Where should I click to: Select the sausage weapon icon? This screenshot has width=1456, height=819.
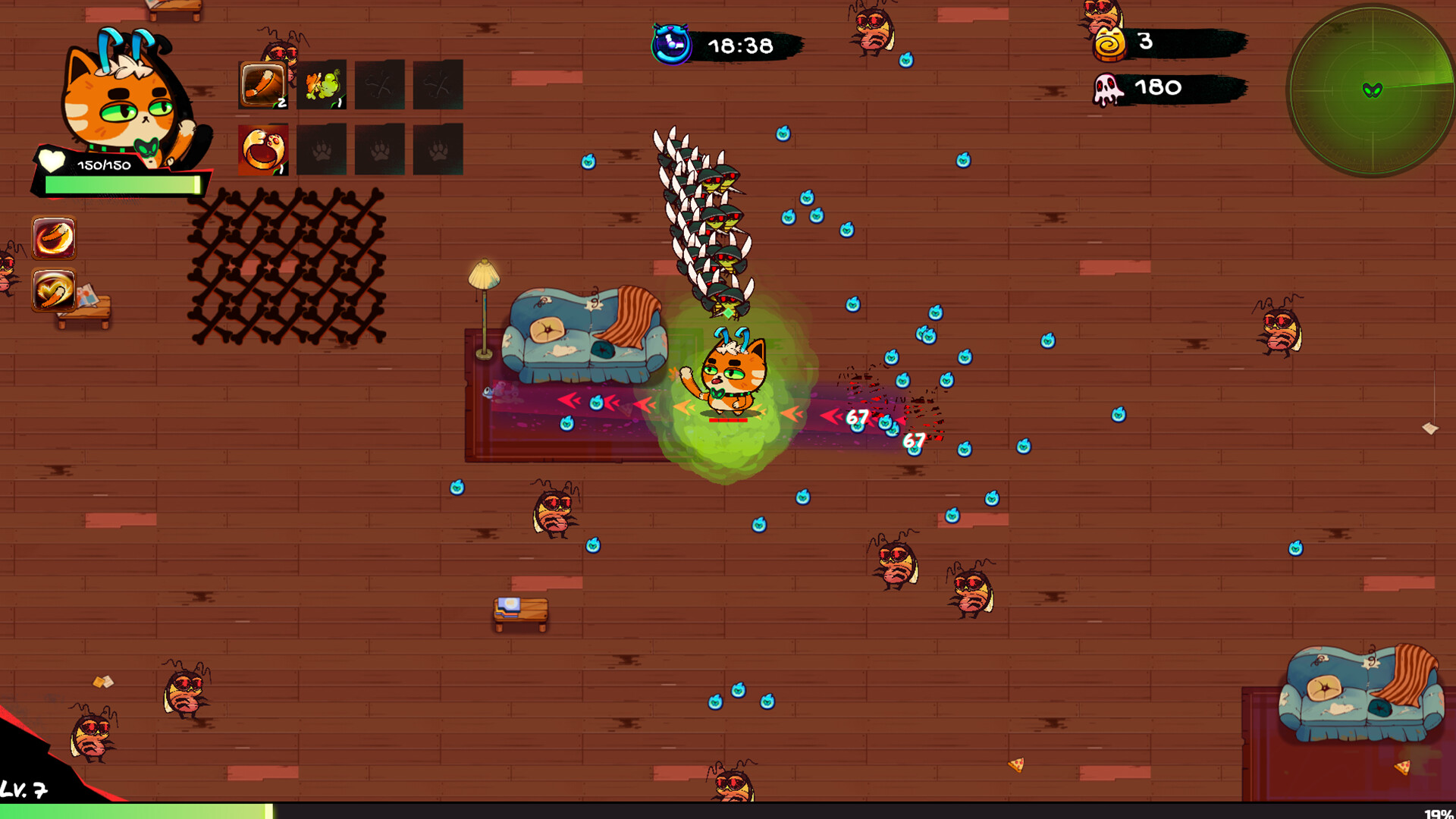point(262,83)
